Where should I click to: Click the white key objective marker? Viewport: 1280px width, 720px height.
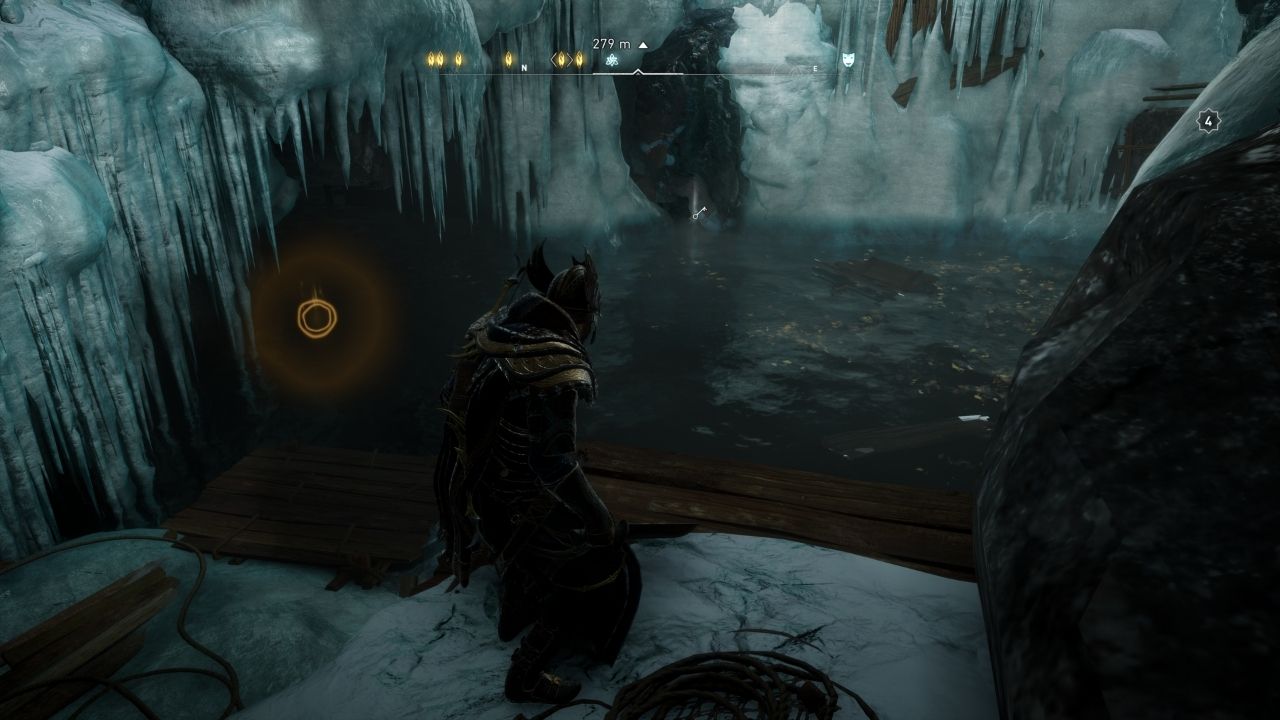click(x=701, y=212)
